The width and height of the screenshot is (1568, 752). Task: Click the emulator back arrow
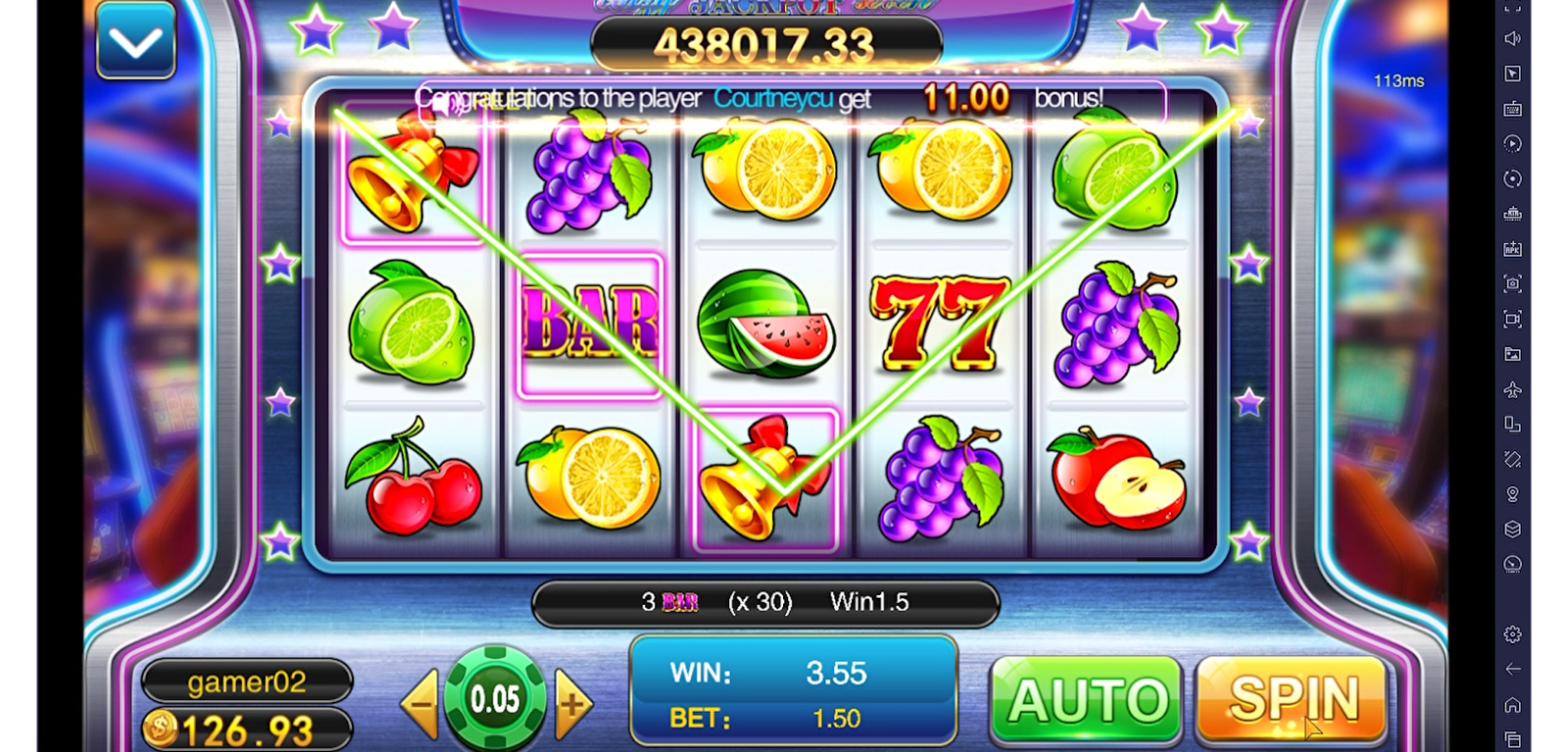click(x=1513, y=669)
